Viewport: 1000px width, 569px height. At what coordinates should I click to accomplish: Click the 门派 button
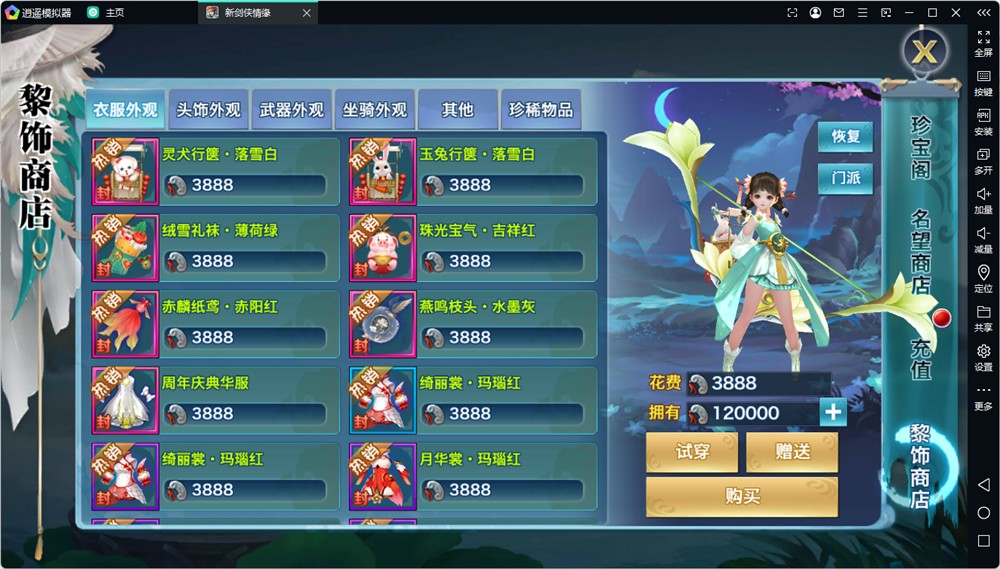tap(845, 180)
